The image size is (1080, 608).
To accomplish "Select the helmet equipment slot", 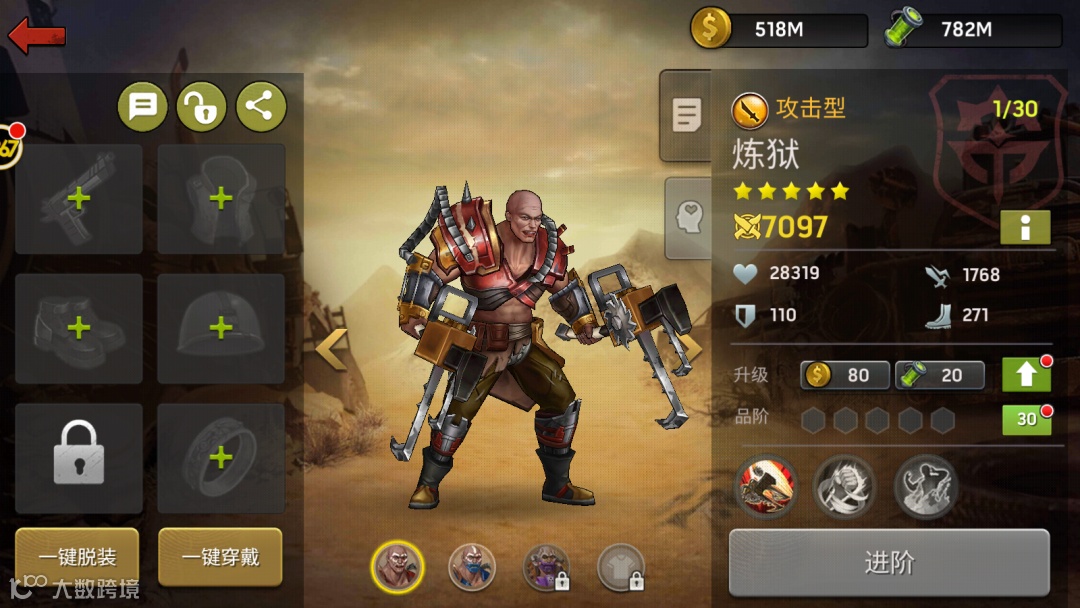I will click(221, 329).
